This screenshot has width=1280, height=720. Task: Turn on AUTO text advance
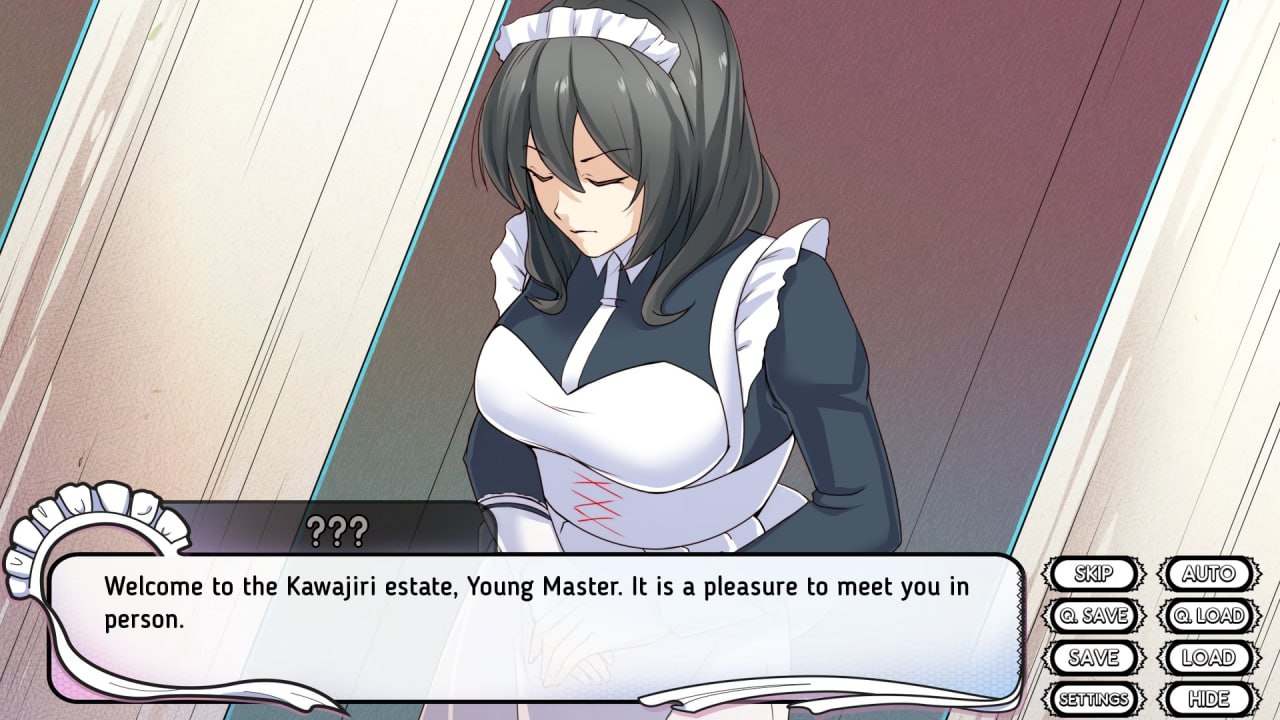(x=1210, y=573)
